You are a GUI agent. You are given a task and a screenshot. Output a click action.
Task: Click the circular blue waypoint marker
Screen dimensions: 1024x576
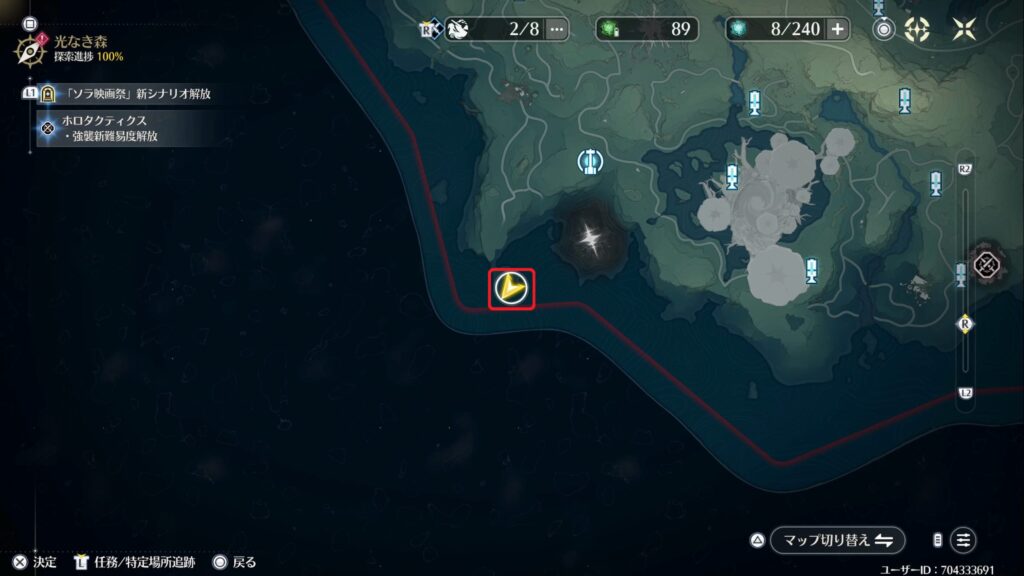(x=590, y=160)
